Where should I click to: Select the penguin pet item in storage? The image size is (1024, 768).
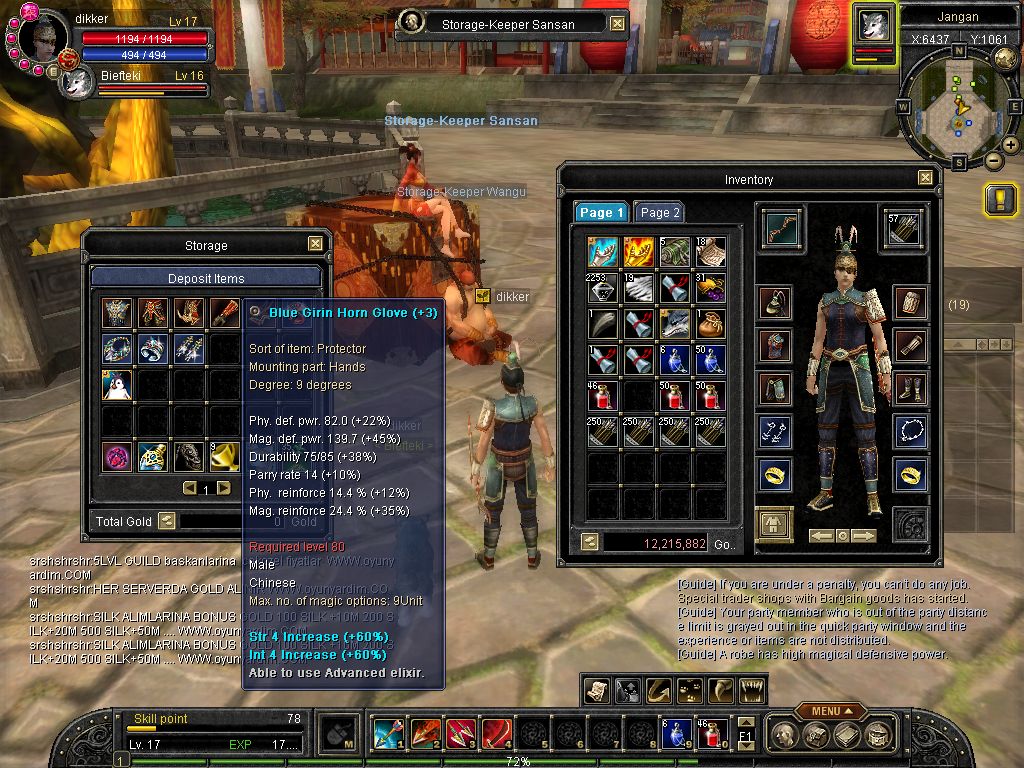click(117, 385)
